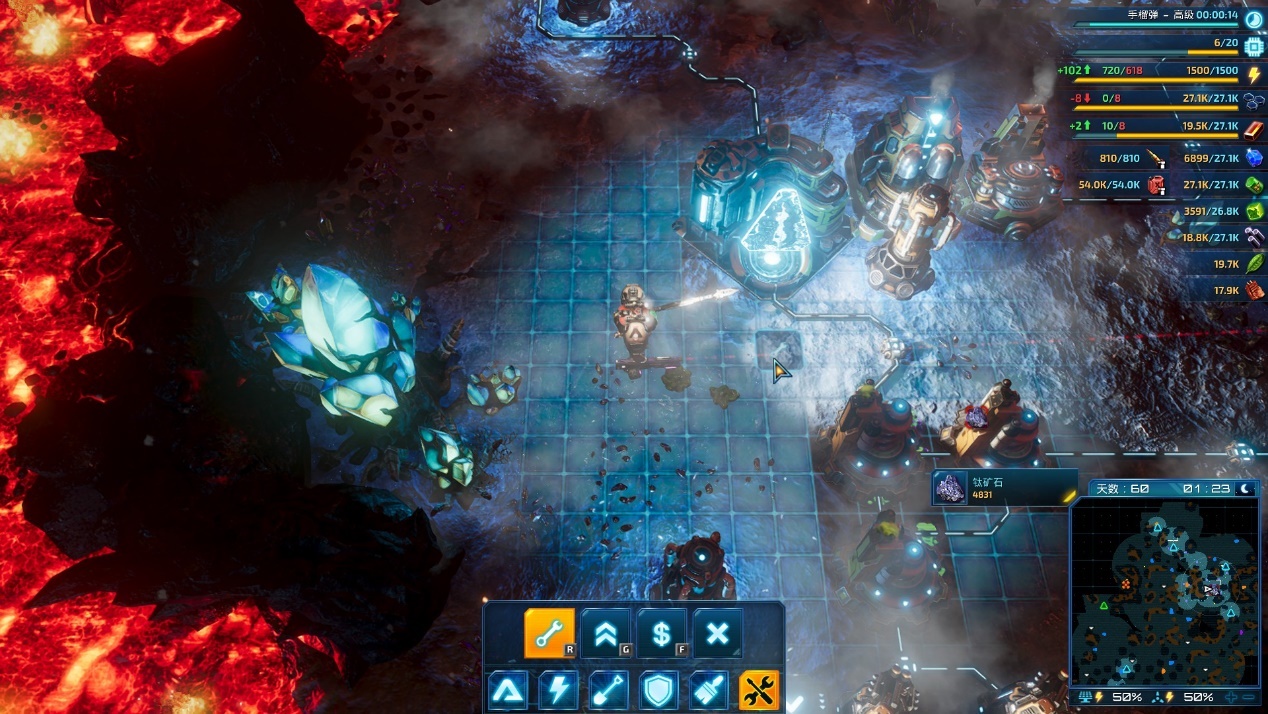Open the shovel resources build category

coord(608,691)
